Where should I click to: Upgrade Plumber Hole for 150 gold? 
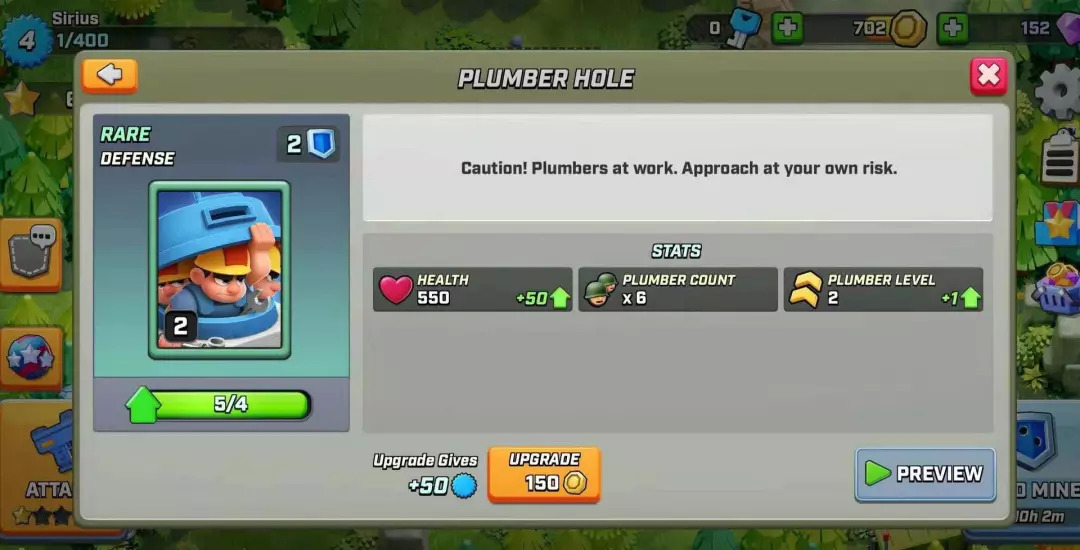(544, 474)
